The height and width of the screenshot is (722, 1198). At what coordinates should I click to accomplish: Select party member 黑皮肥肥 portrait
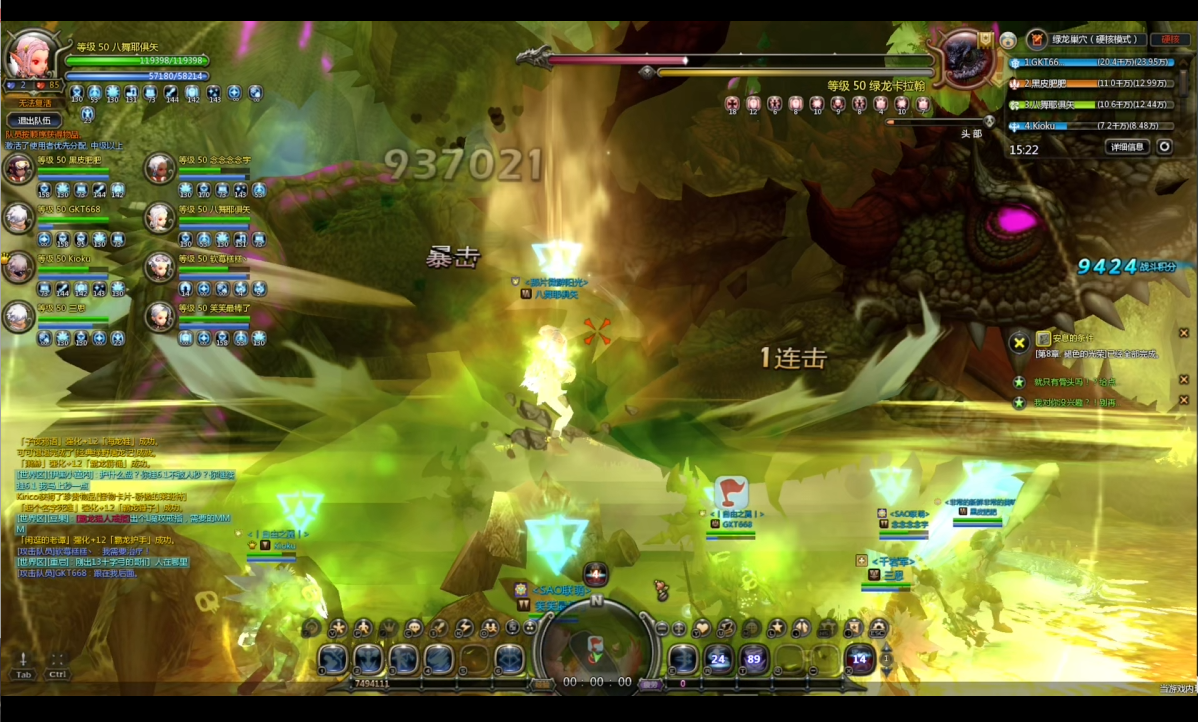(x=19, y=168)
